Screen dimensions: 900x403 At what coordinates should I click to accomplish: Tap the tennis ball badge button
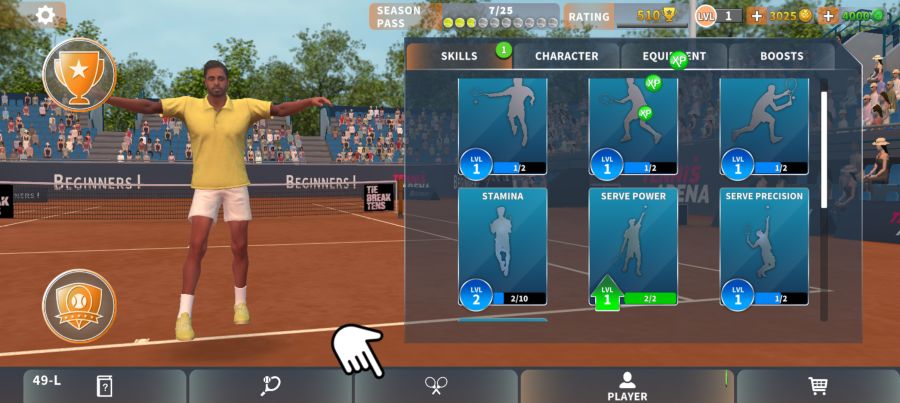click(79, 305)
